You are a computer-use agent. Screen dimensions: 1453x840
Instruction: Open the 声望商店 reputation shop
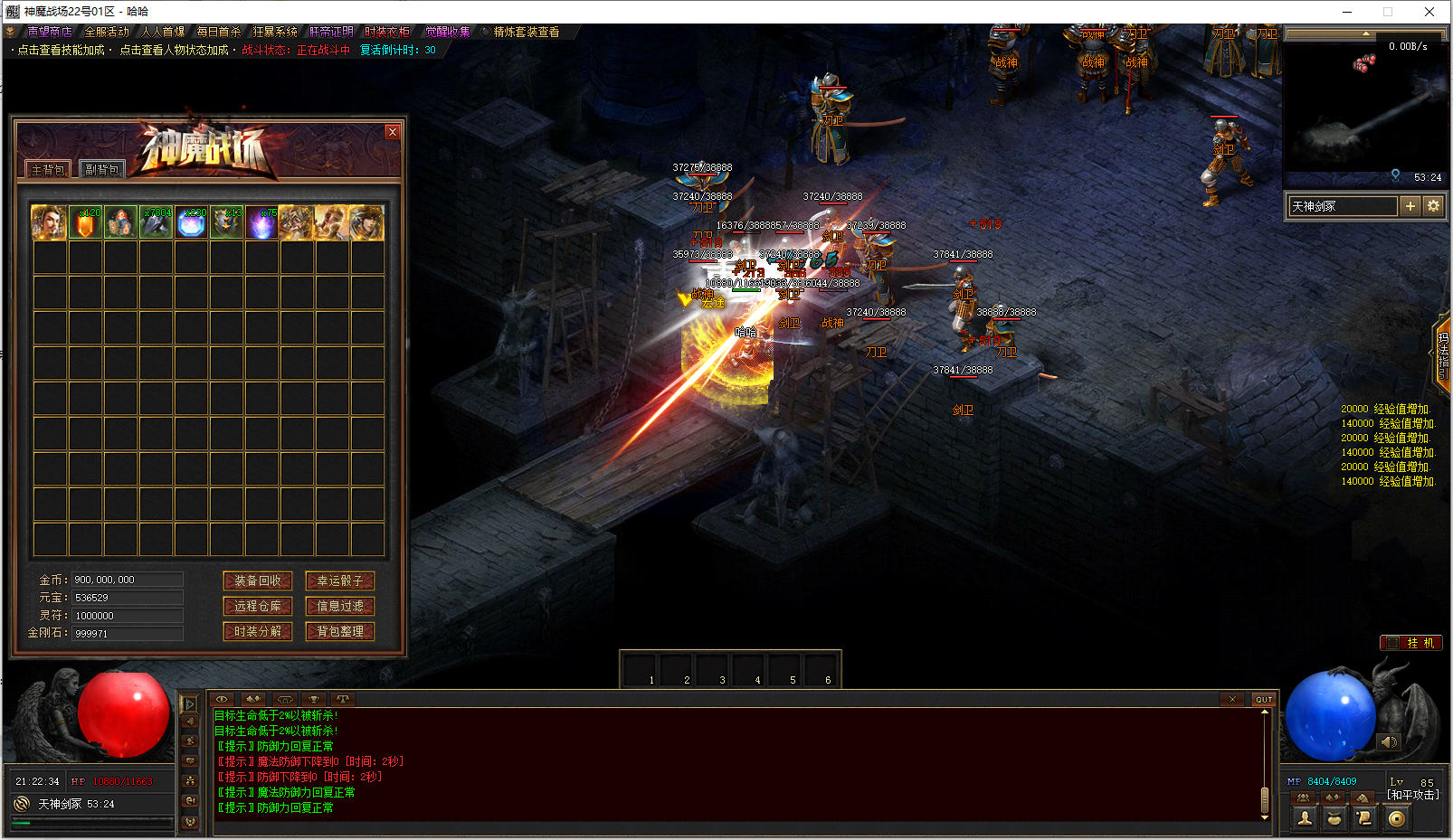click(49, 32)
